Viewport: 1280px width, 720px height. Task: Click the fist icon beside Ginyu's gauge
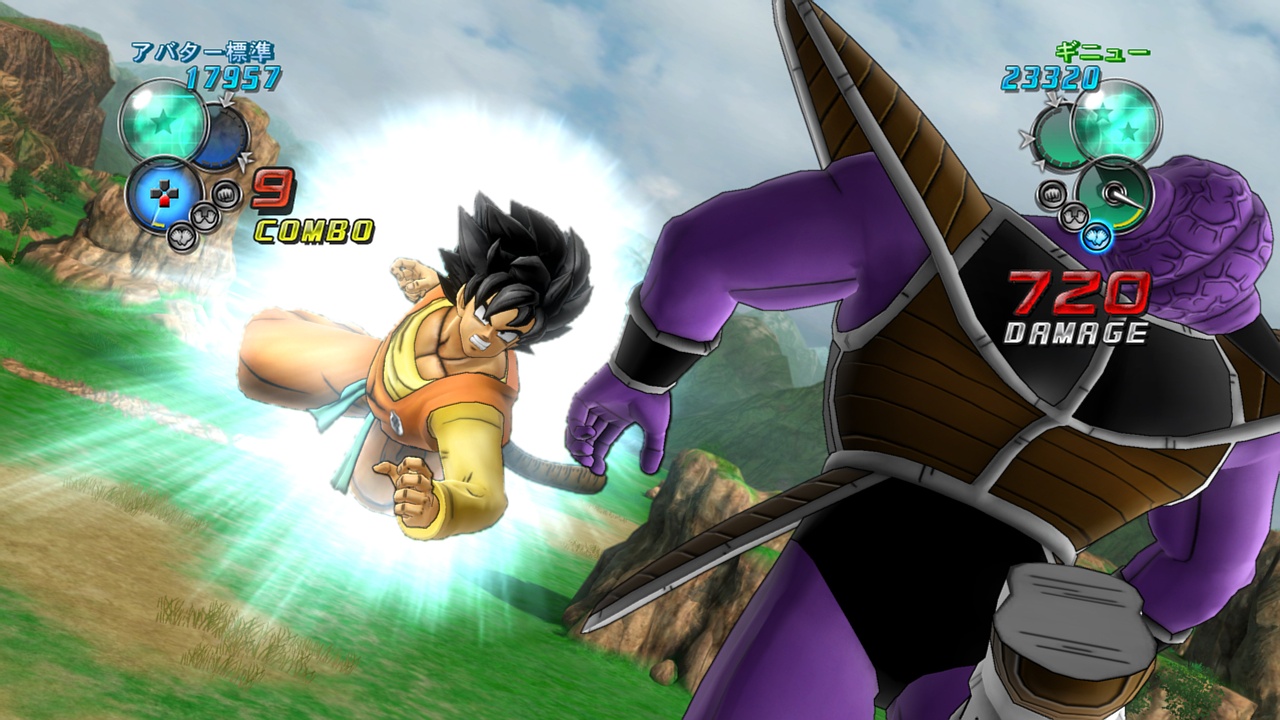coord(1053,193)
